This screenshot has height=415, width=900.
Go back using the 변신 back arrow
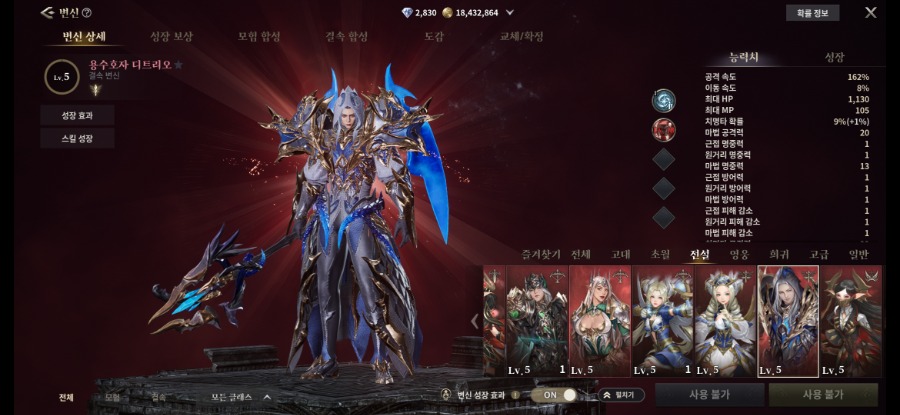[x=47, y=13]
